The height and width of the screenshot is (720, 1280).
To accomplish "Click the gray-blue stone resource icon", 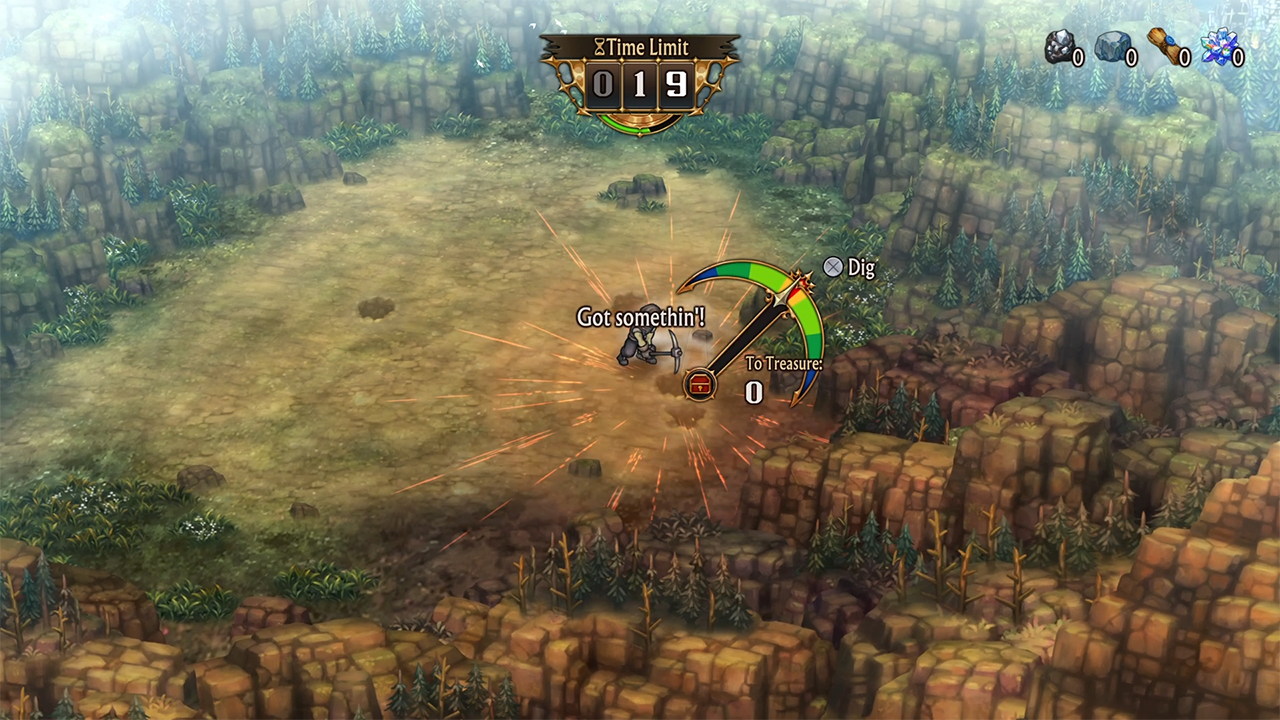I will [x=1112, y=46].
